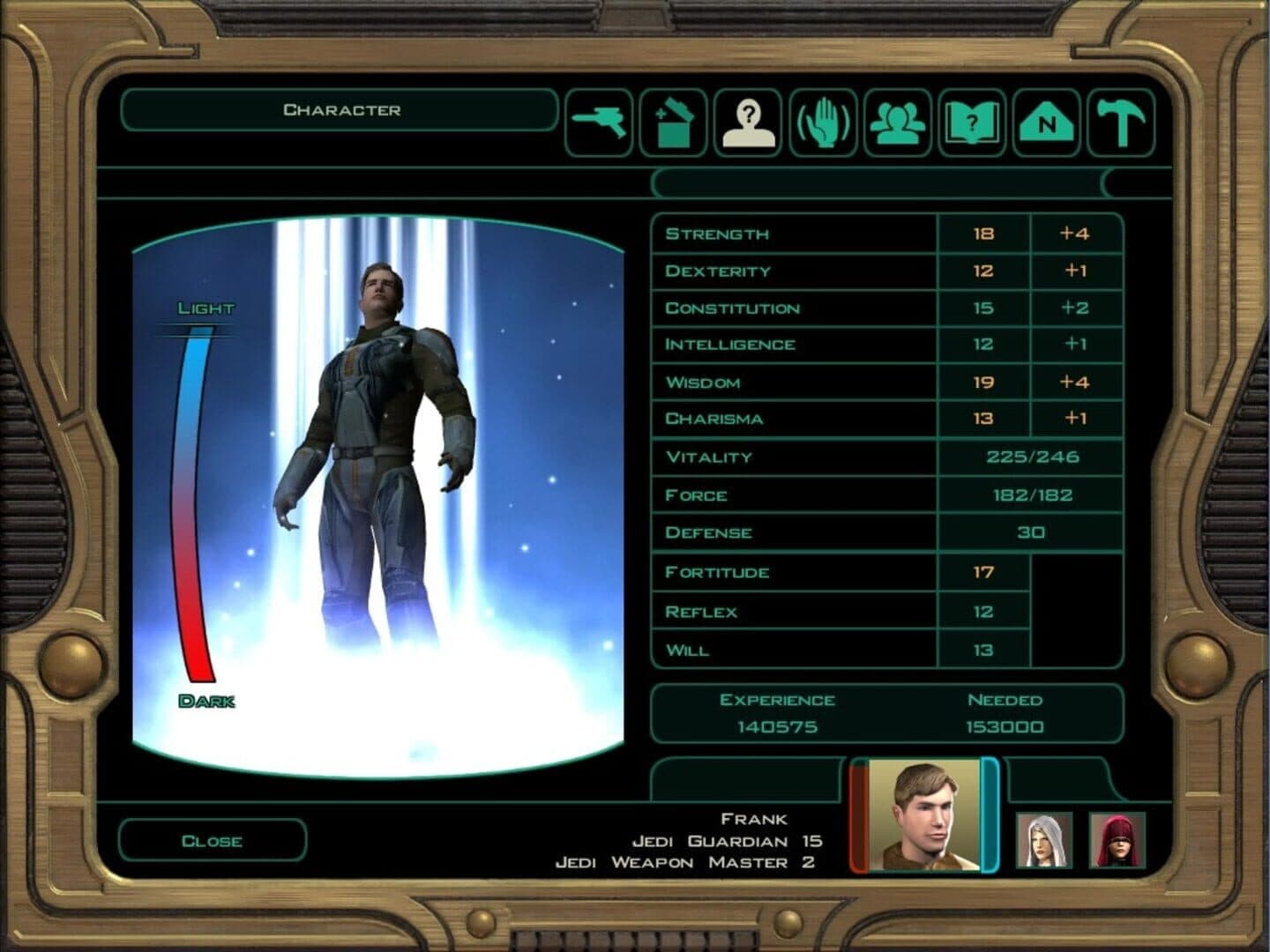Open the Map screen with the N icon

click(1045, 123)
